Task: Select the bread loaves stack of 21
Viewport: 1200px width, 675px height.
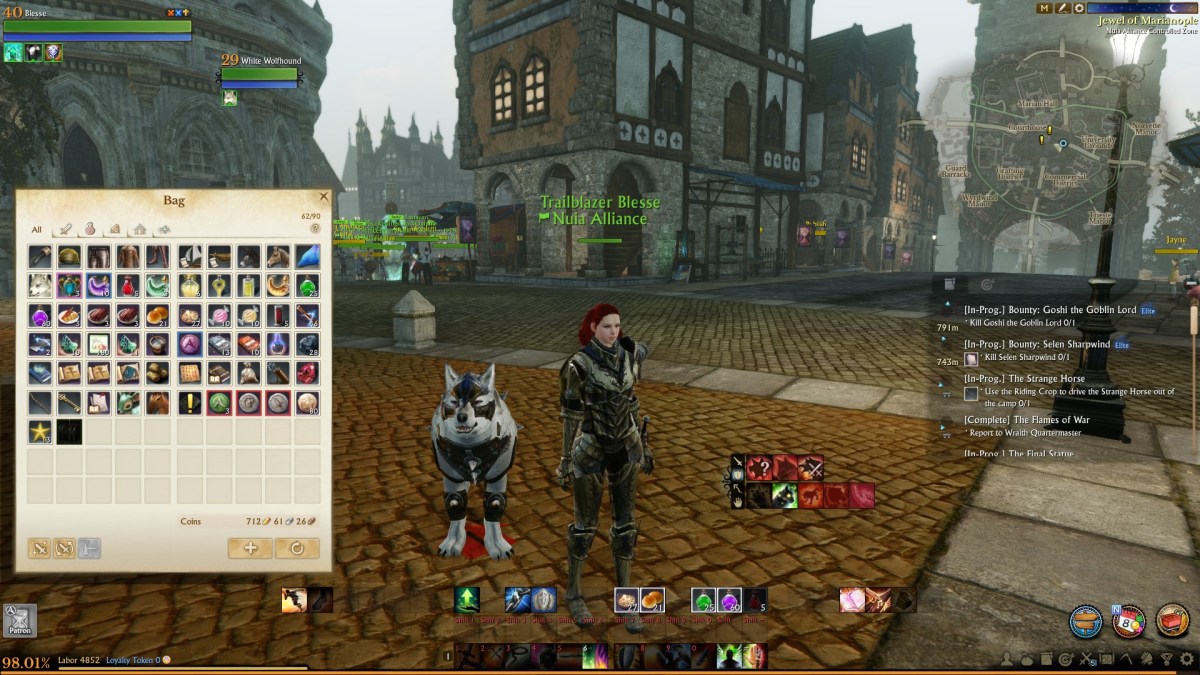Action: (160, 316)
